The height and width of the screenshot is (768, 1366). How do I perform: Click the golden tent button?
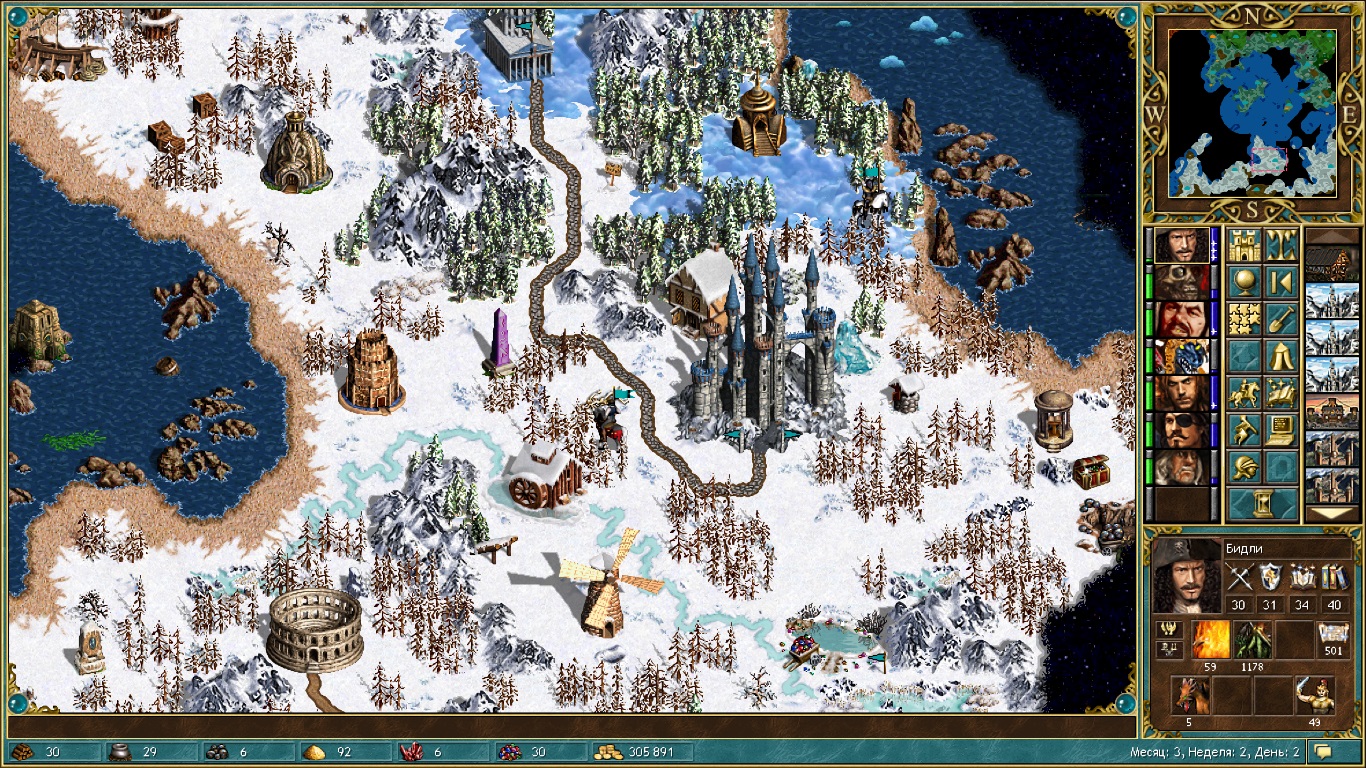coord(1281,356)
